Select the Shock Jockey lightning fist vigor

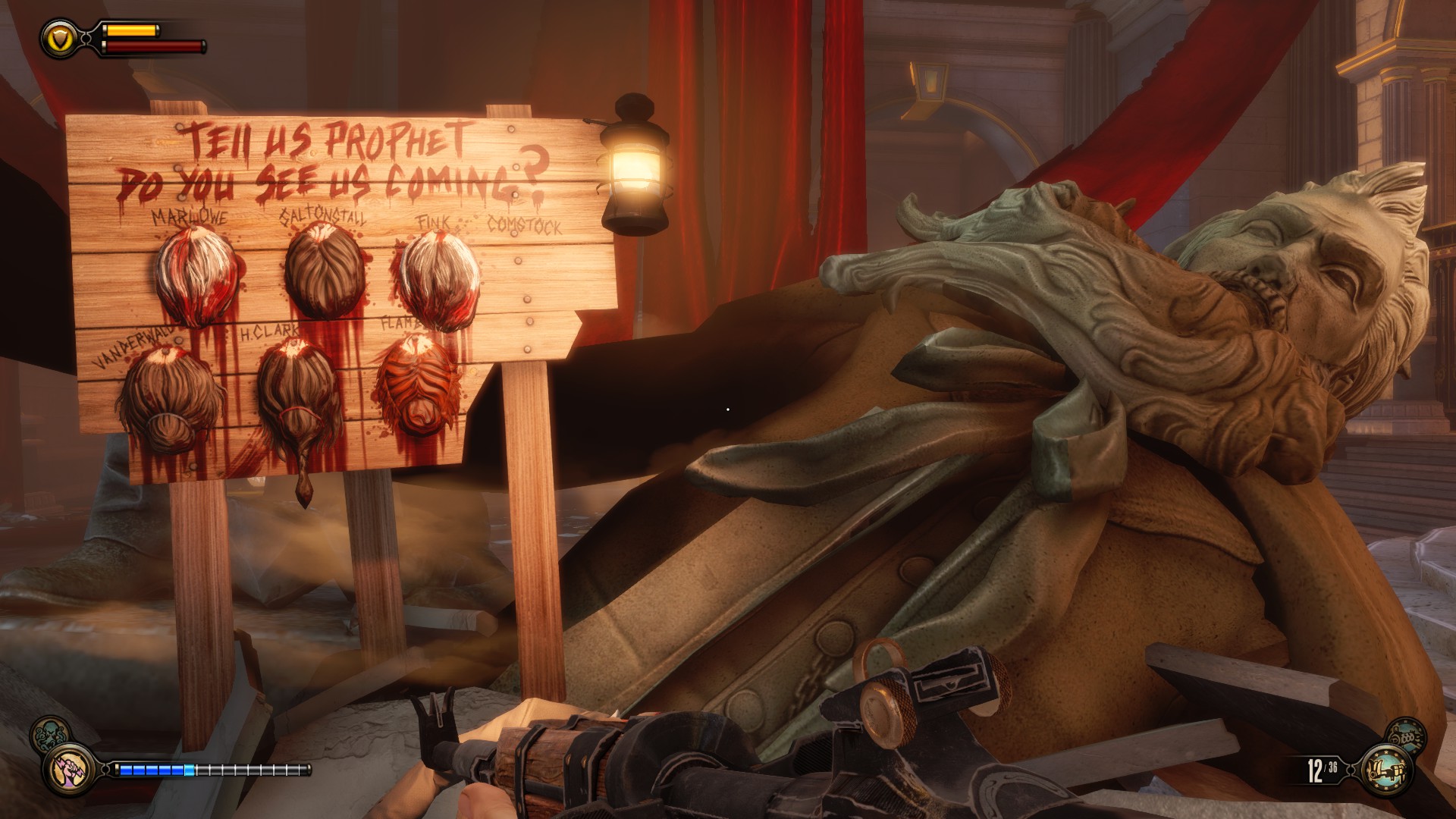coord(69,770)
